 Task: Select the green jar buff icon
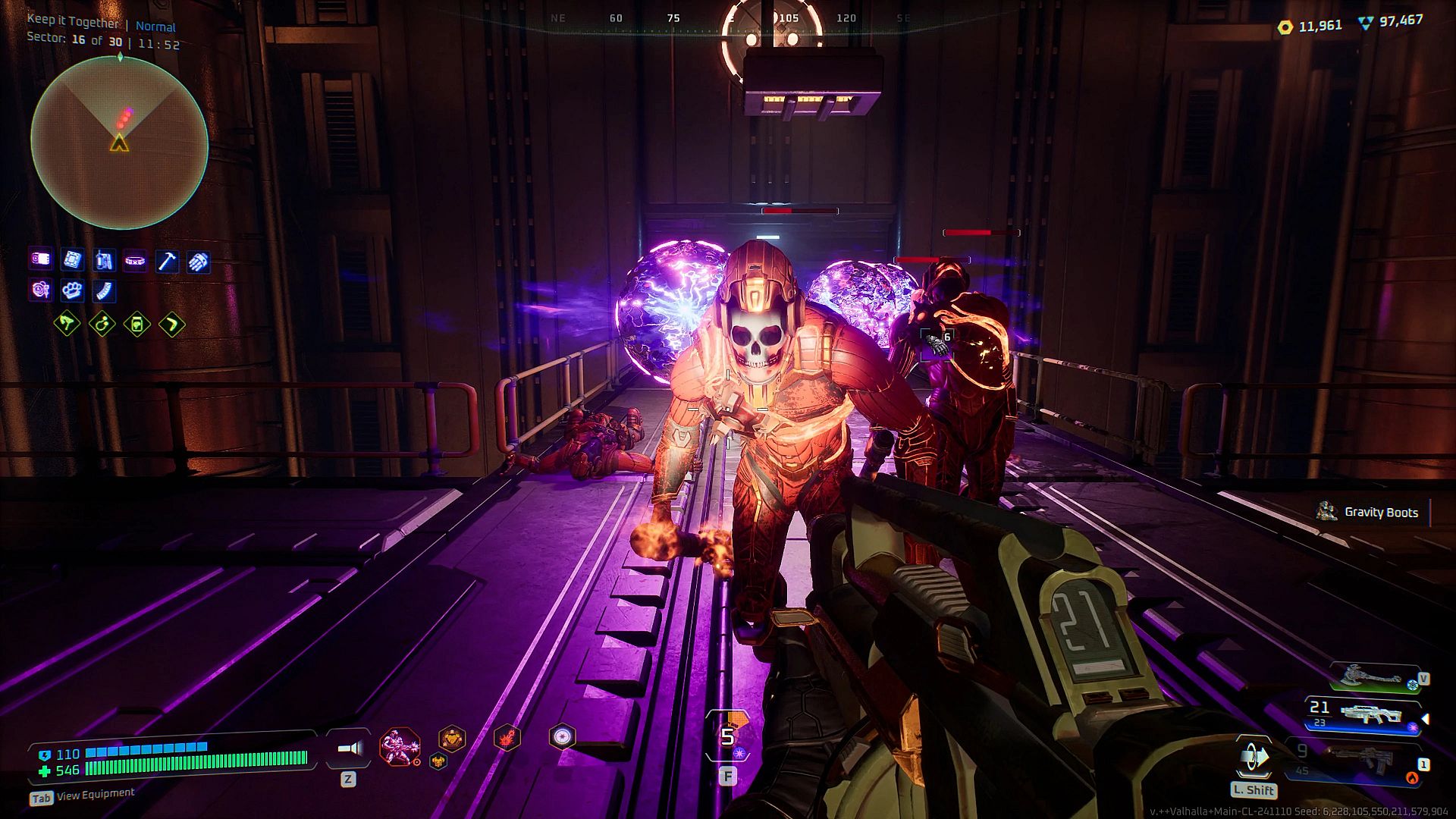click(x=137, y=325)
